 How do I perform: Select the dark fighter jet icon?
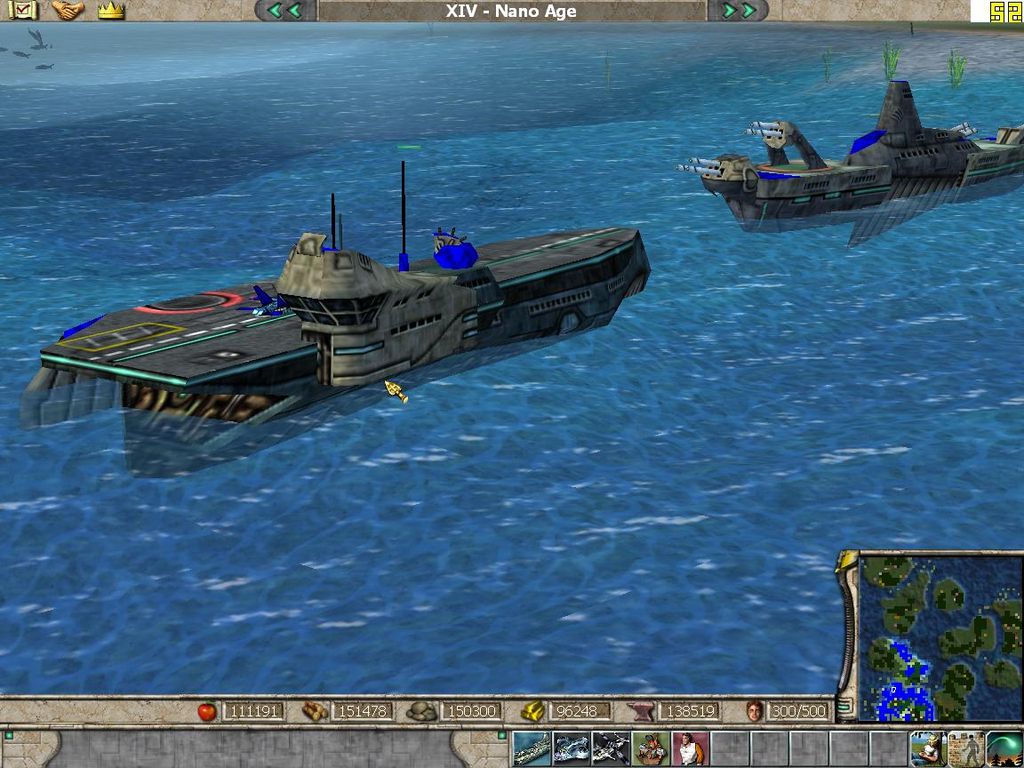pyautogui.click(x=610, y=749)
